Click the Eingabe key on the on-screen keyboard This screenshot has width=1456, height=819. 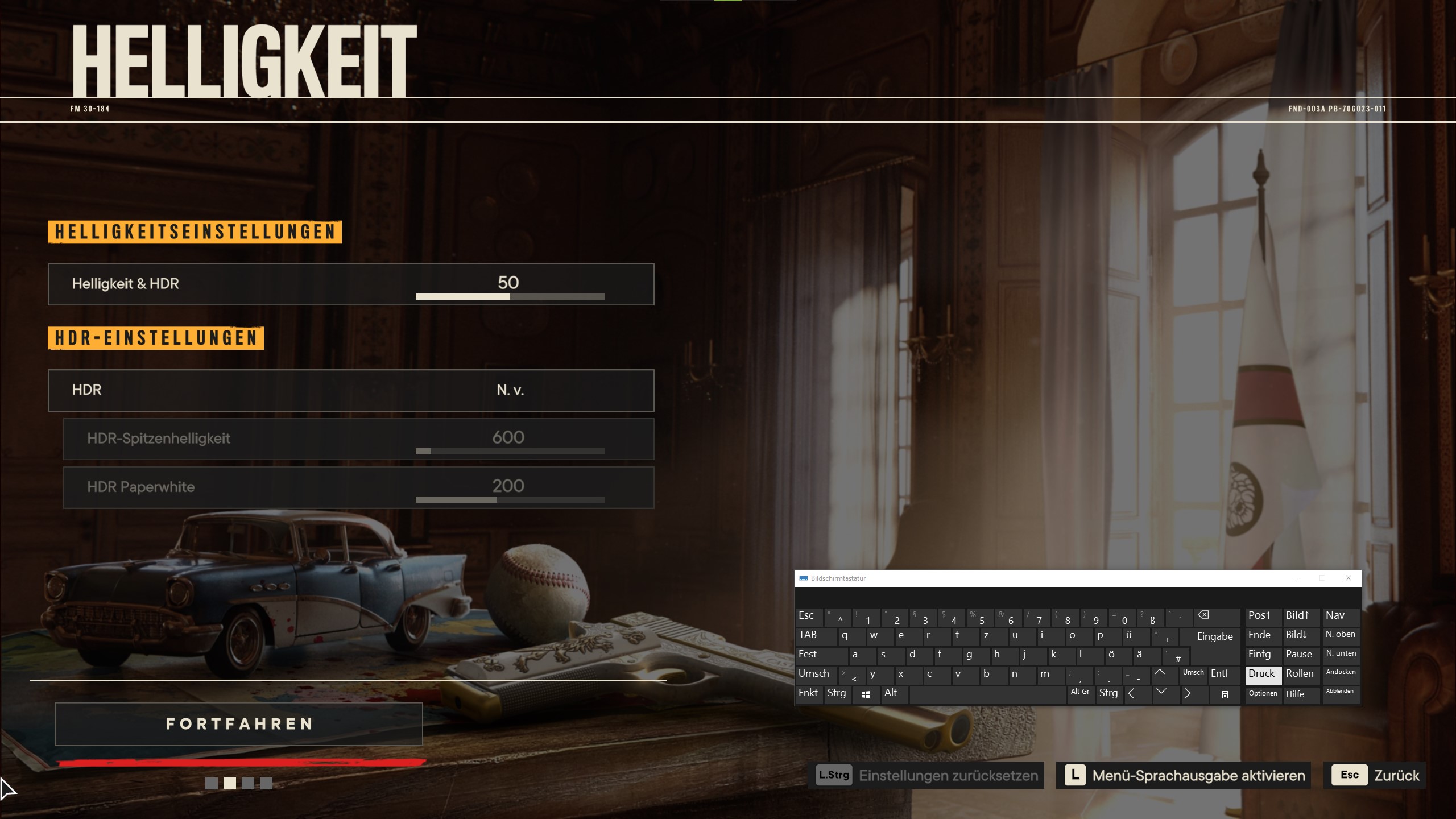coord(1214,636)
